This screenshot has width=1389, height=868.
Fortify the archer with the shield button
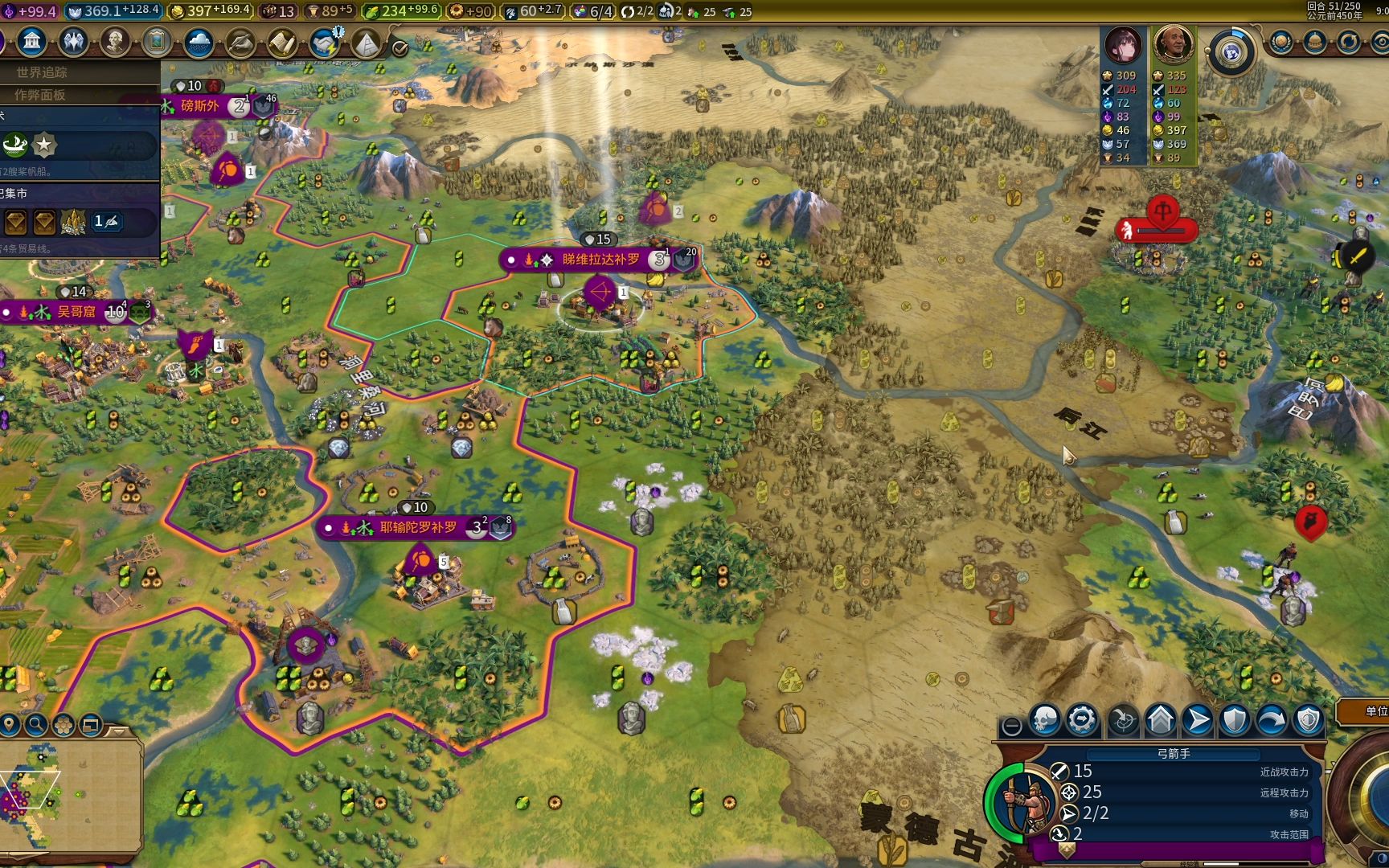click(x=1235, y=721)
